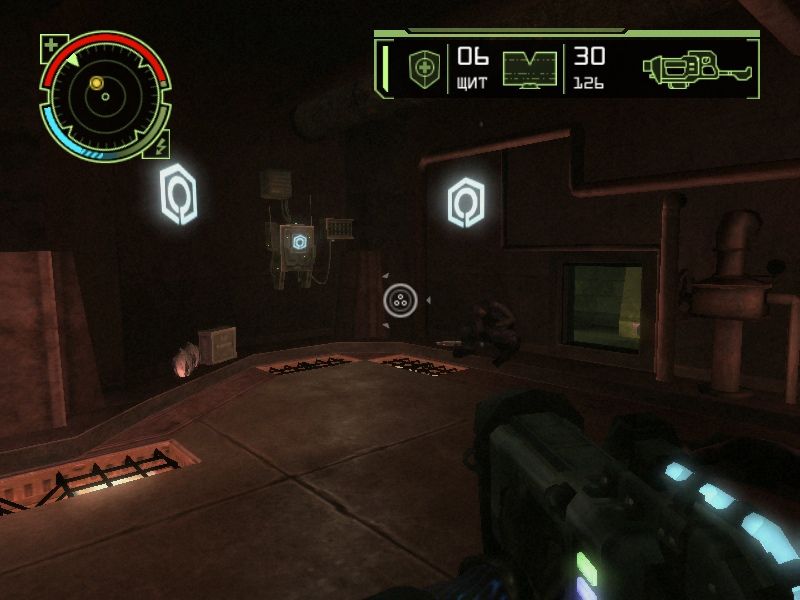Click the green monitor-shaped ammo icon
This screenshot has height=600, width=800.
pos(529,69)
